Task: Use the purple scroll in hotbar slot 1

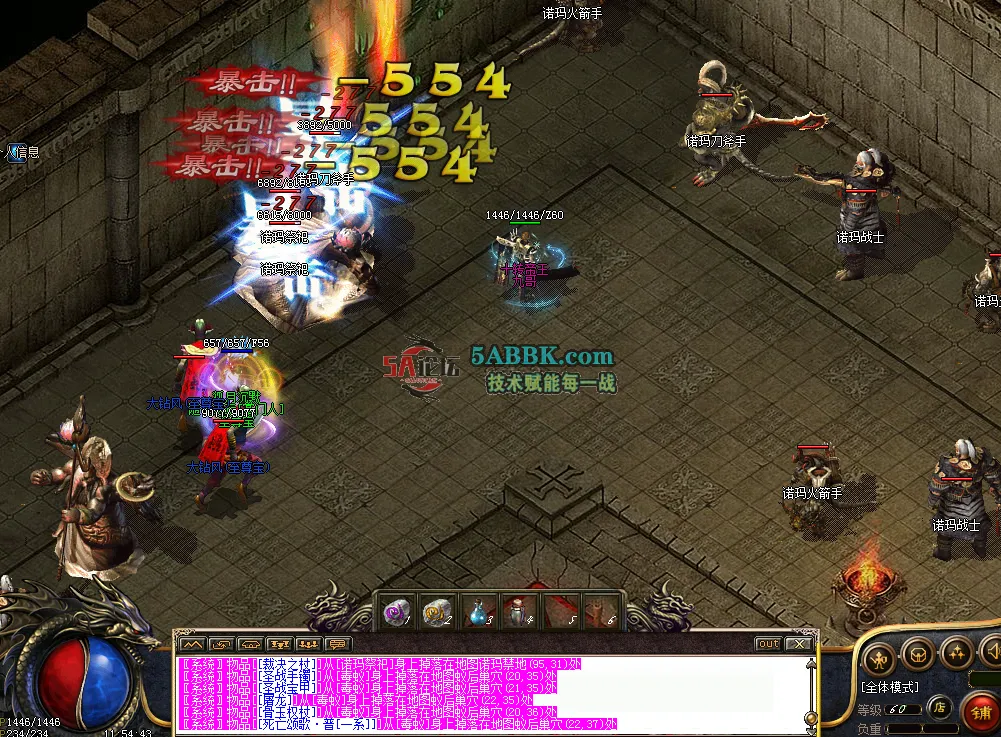Action: (395, 613)
